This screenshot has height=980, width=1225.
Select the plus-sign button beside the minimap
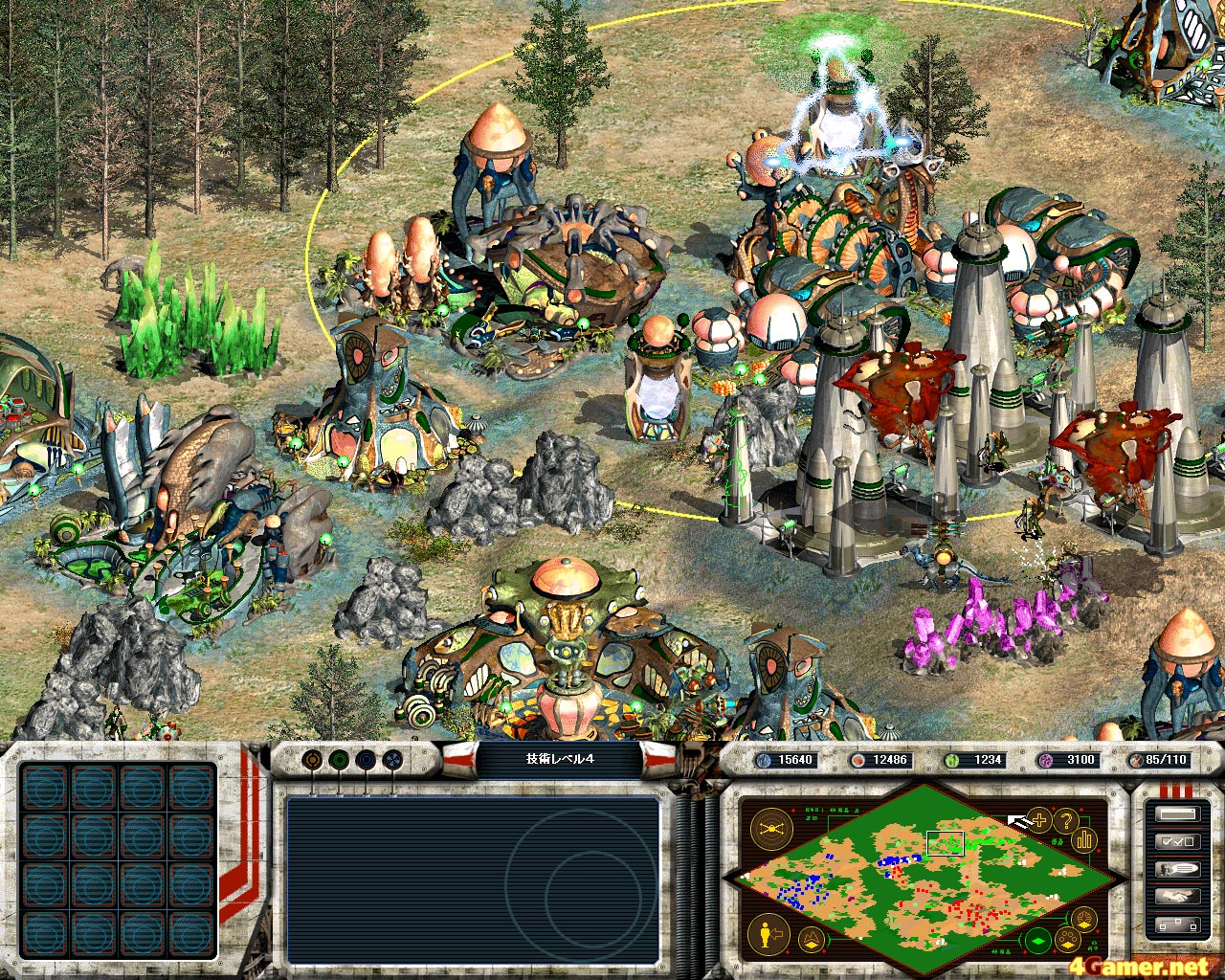pyautogui.click(x=1039, y=820)
